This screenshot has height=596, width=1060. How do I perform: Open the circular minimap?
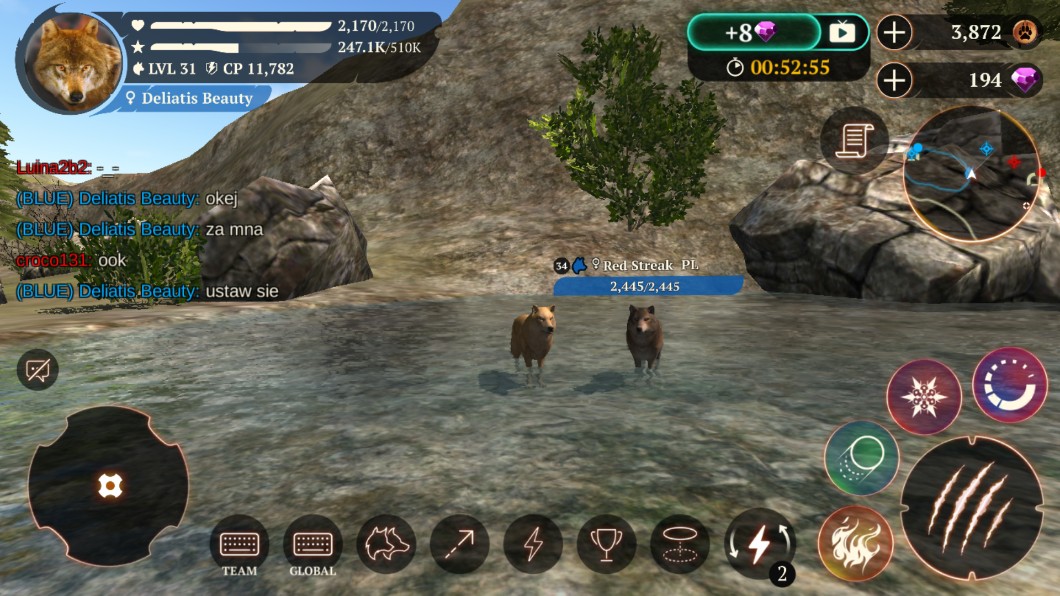(x=971, y=173)
